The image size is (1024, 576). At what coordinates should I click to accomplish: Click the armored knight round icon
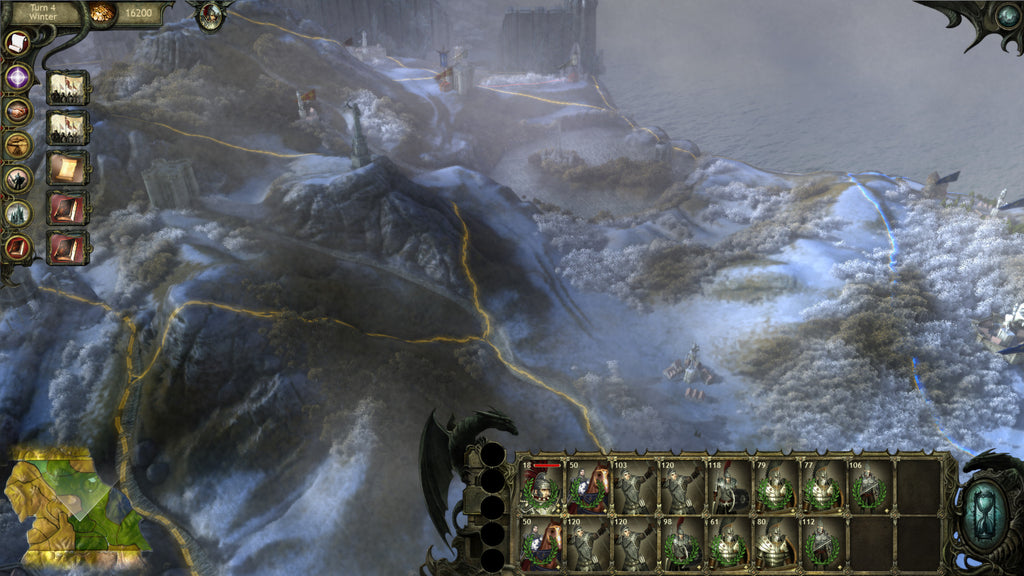point(18,179)
